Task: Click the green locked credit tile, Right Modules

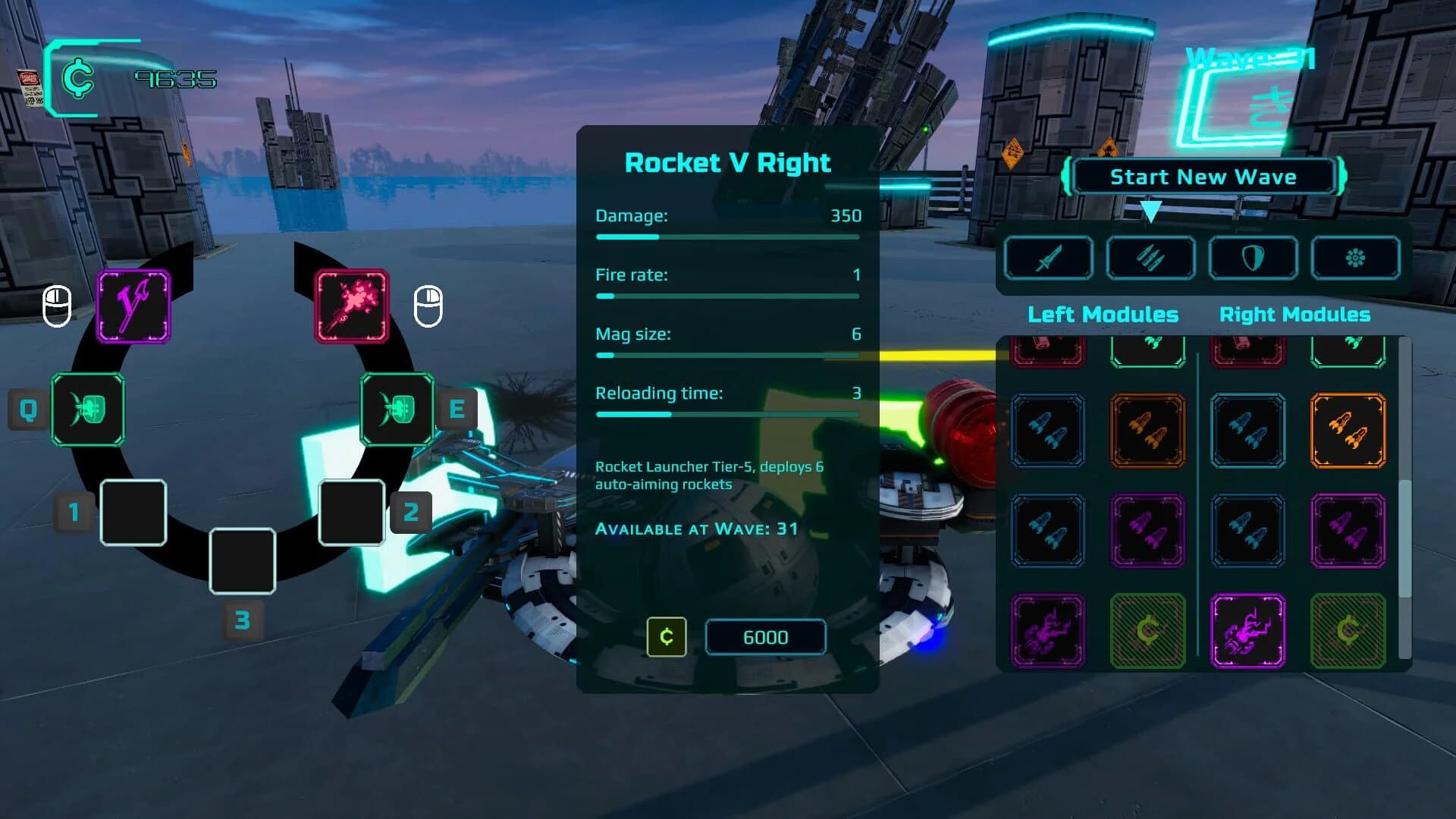Action: click(1348, 631)
